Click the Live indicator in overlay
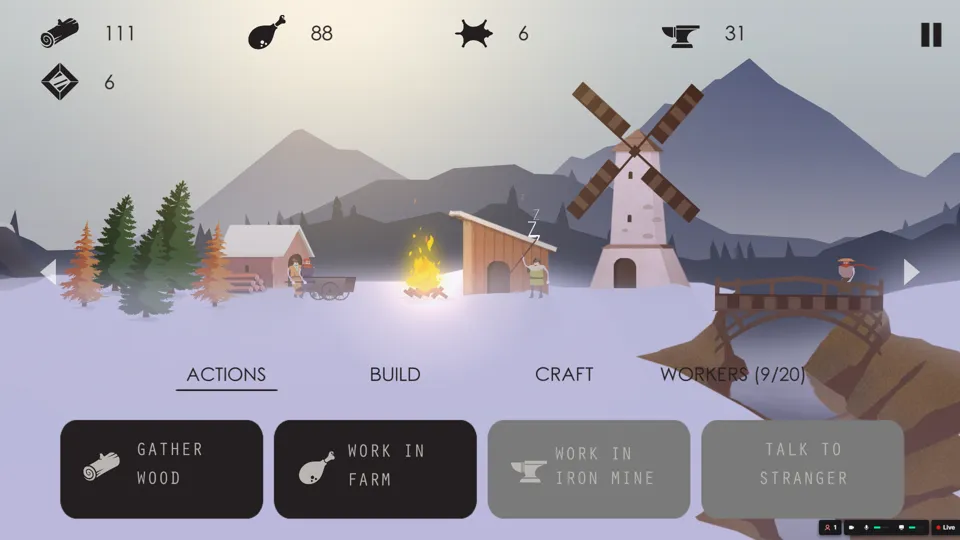Screen dimensions: 960x540 (945, 527)
